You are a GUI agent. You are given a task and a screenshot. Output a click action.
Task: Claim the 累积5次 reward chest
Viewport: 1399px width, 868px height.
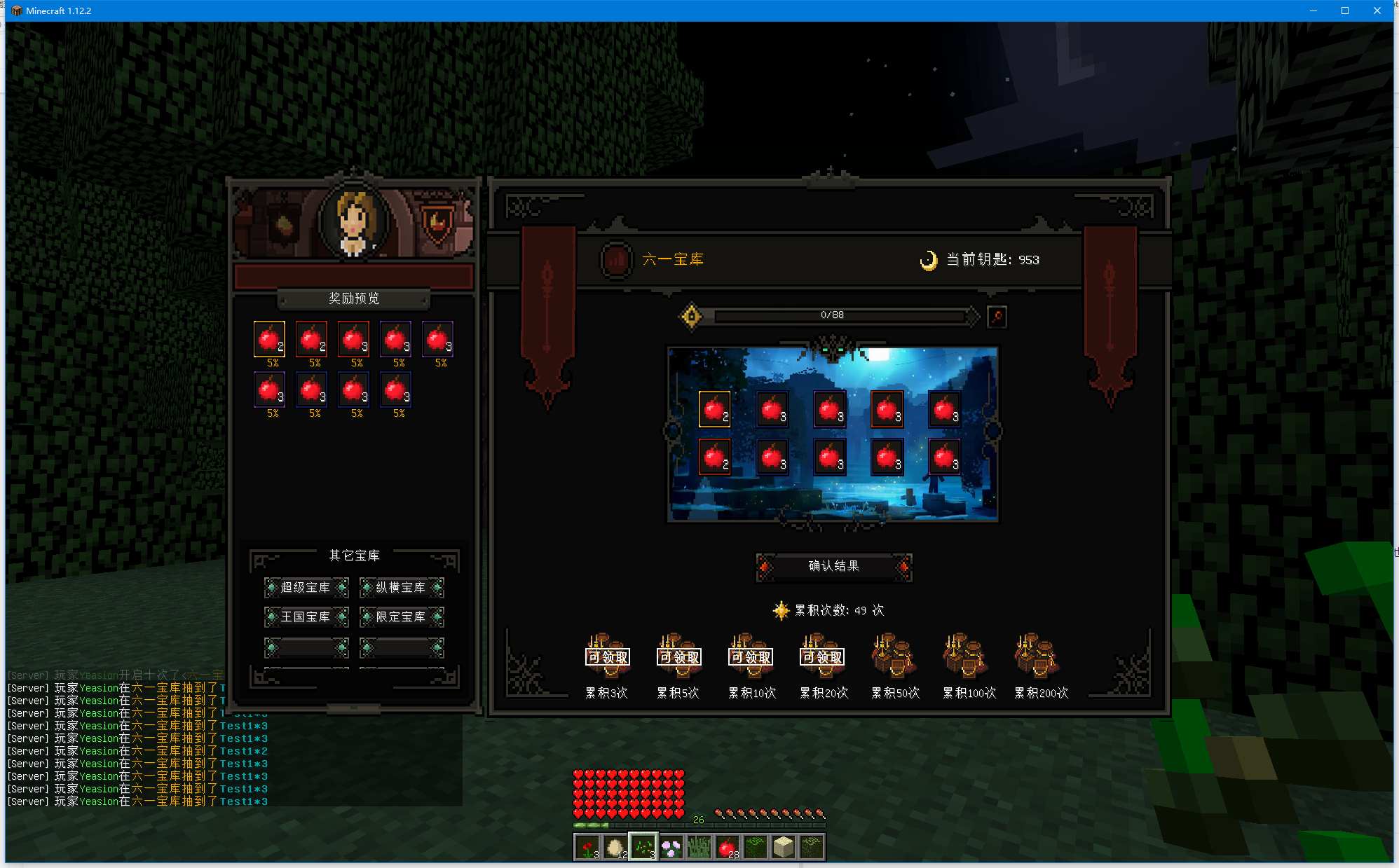tap(678, 656)
